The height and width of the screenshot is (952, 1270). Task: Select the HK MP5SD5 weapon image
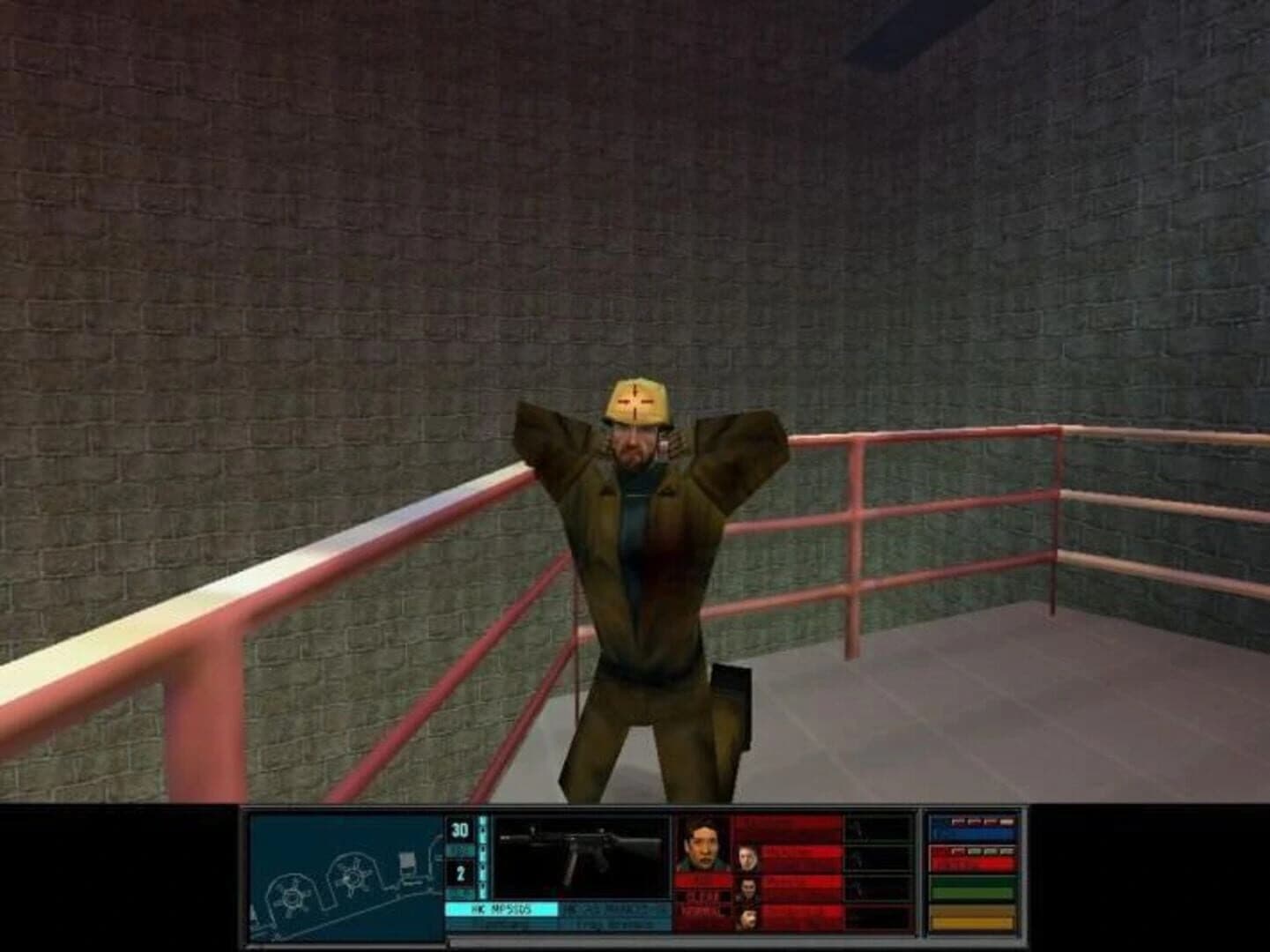pyautogui.click(x=580, y=853)
